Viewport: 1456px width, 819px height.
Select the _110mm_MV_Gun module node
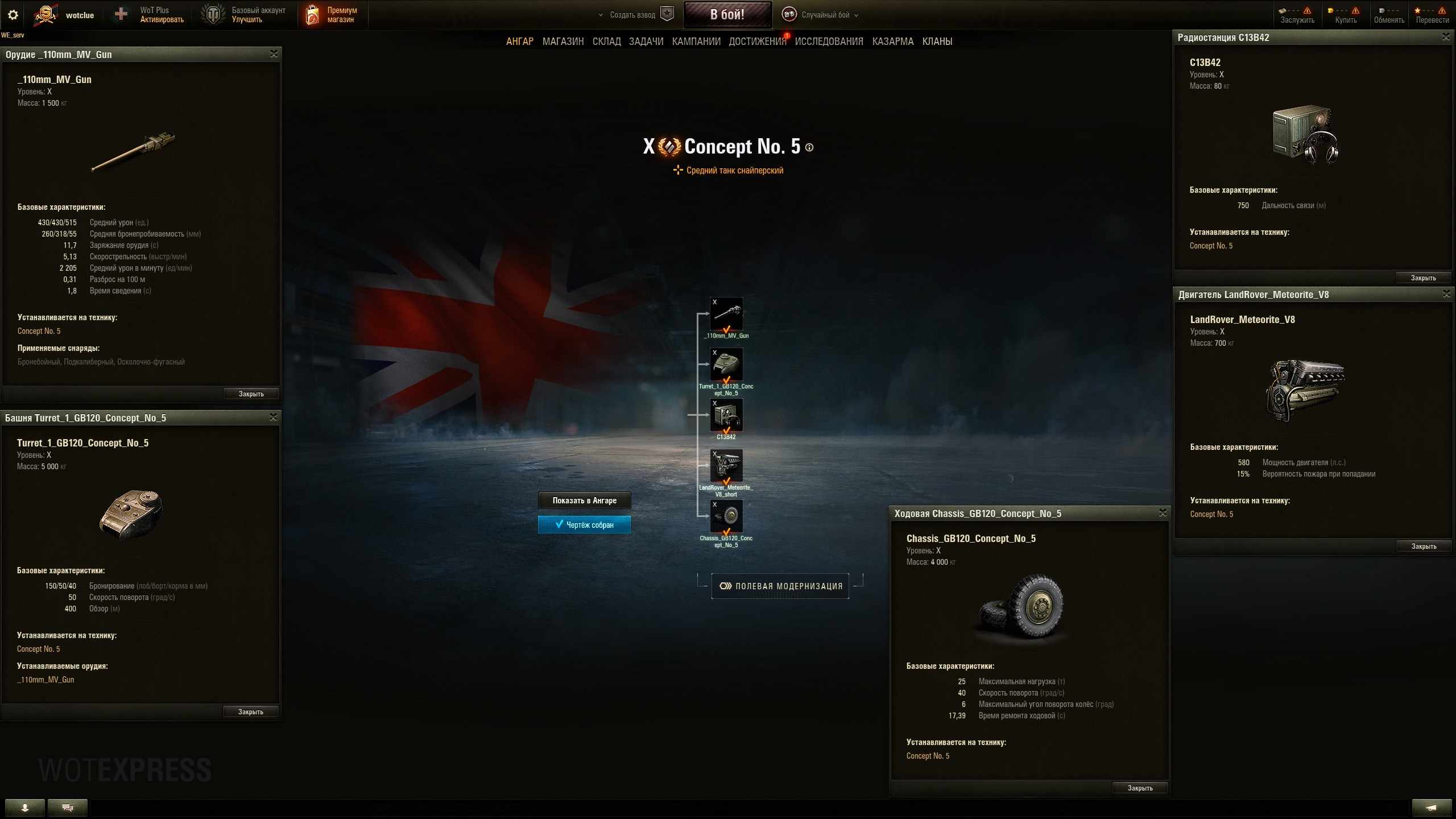[726, 314]
